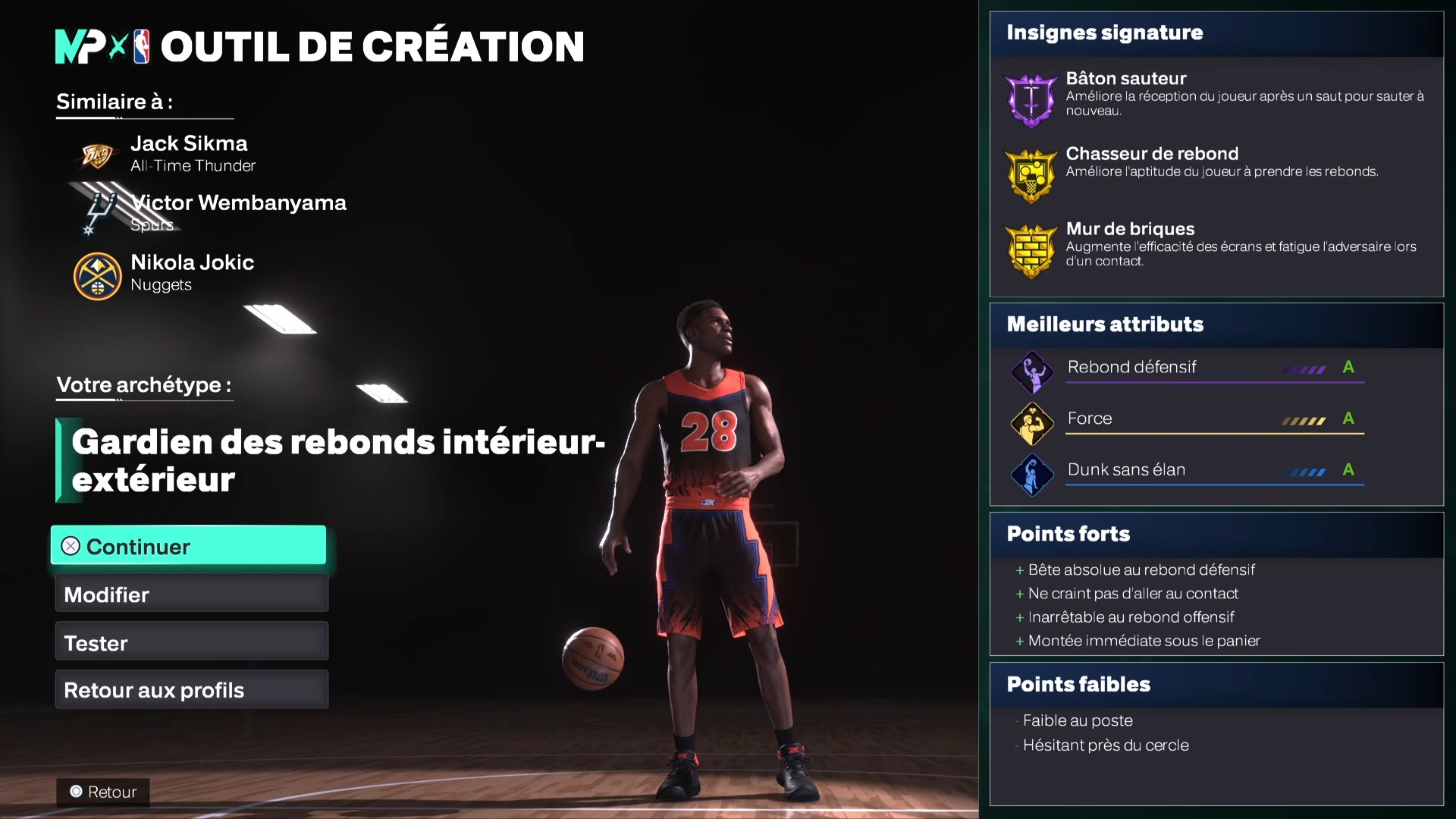Open the Modifier option
Screen dimensions: 1456x819
coord(190,594)
